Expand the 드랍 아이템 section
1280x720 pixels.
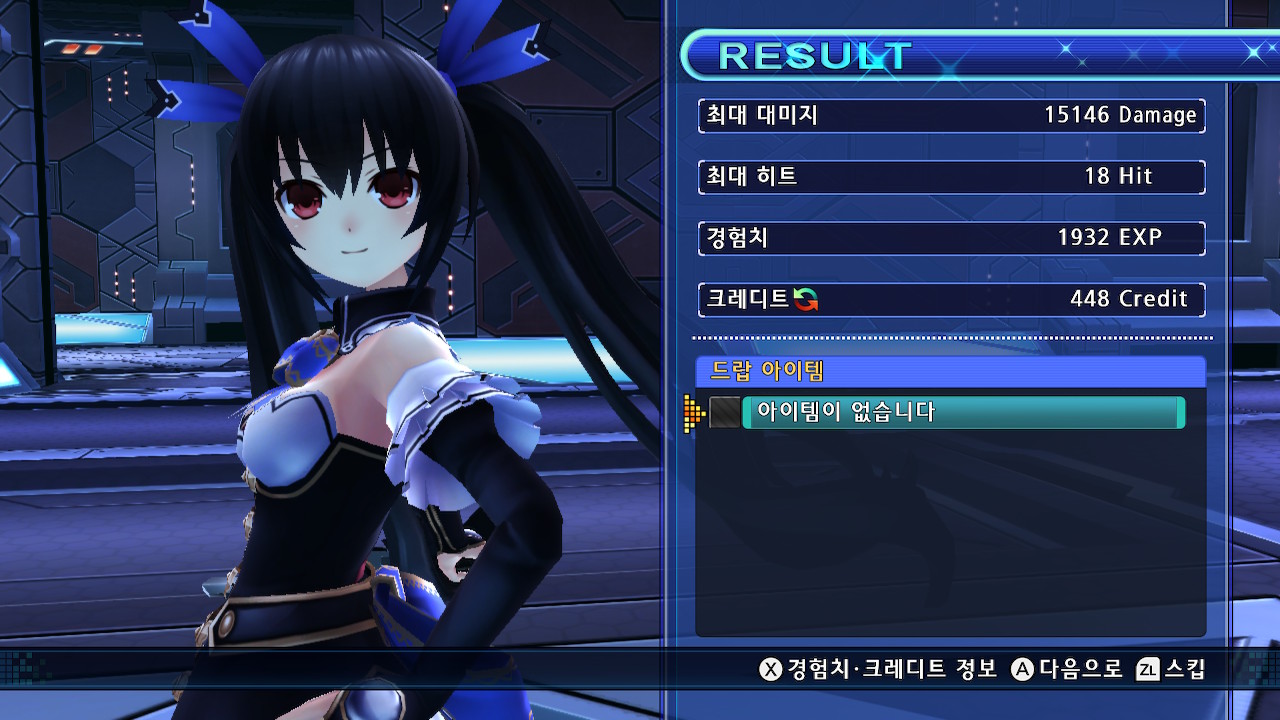tap(950, 371)
